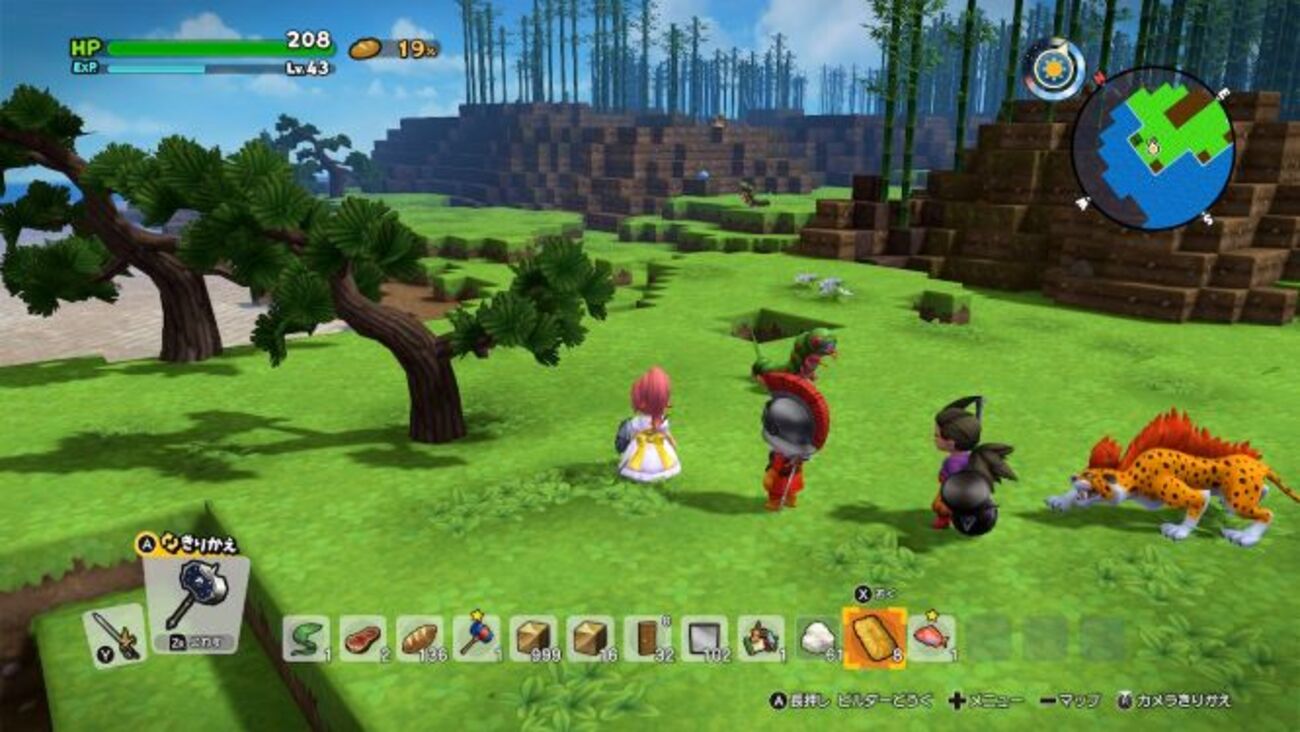Image resolution: width=1300 pixels, height=732 pixels.
Task: Choose the wooden log slot with 32
Action: coord(647,638)
